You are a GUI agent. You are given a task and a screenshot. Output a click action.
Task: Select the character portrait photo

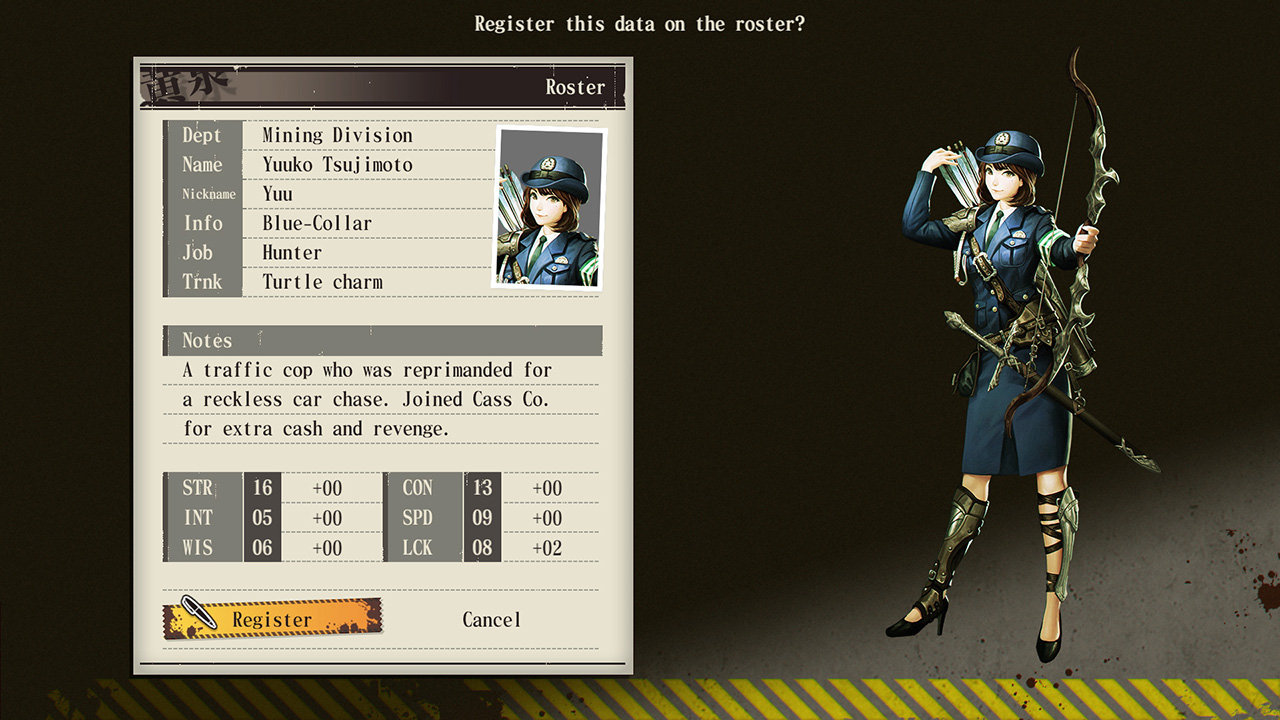pos(546,207)
